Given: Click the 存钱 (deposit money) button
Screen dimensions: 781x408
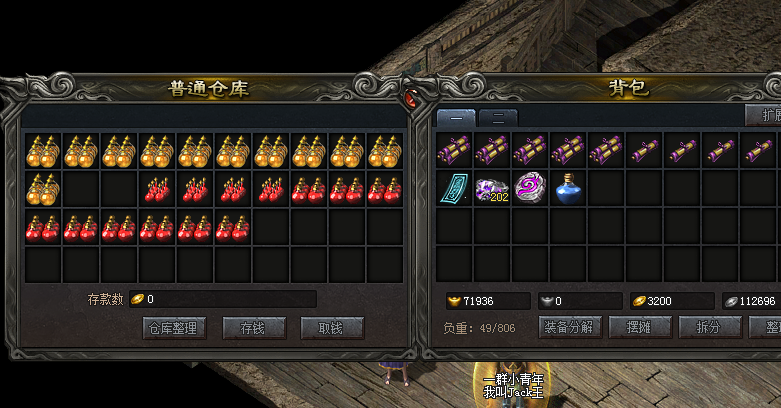Looking at the screenshot, I should pyautogui.click(x=252, y=328).
